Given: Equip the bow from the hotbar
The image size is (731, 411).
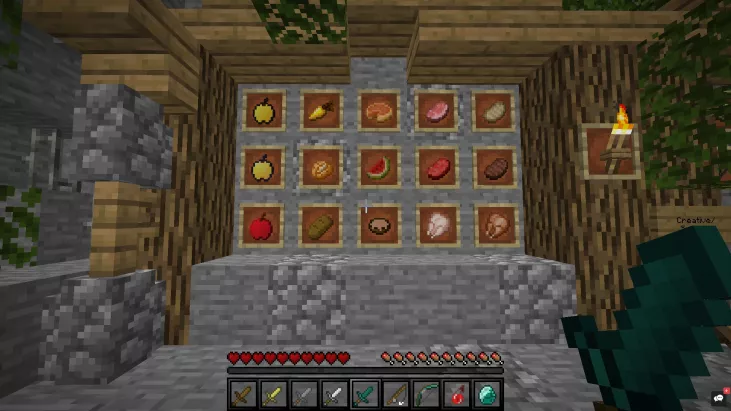Looking at the screenshot, I should (x=426, y=394).
